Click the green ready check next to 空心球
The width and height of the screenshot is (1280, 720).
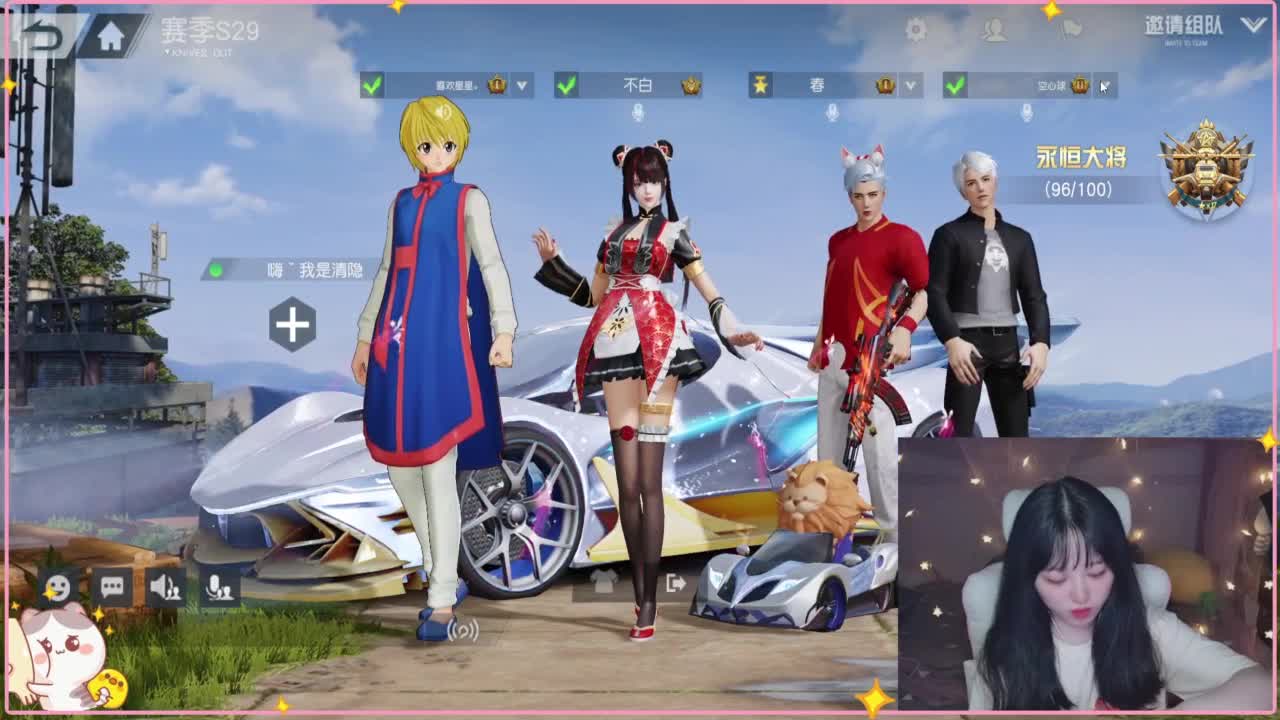(955, 86)
